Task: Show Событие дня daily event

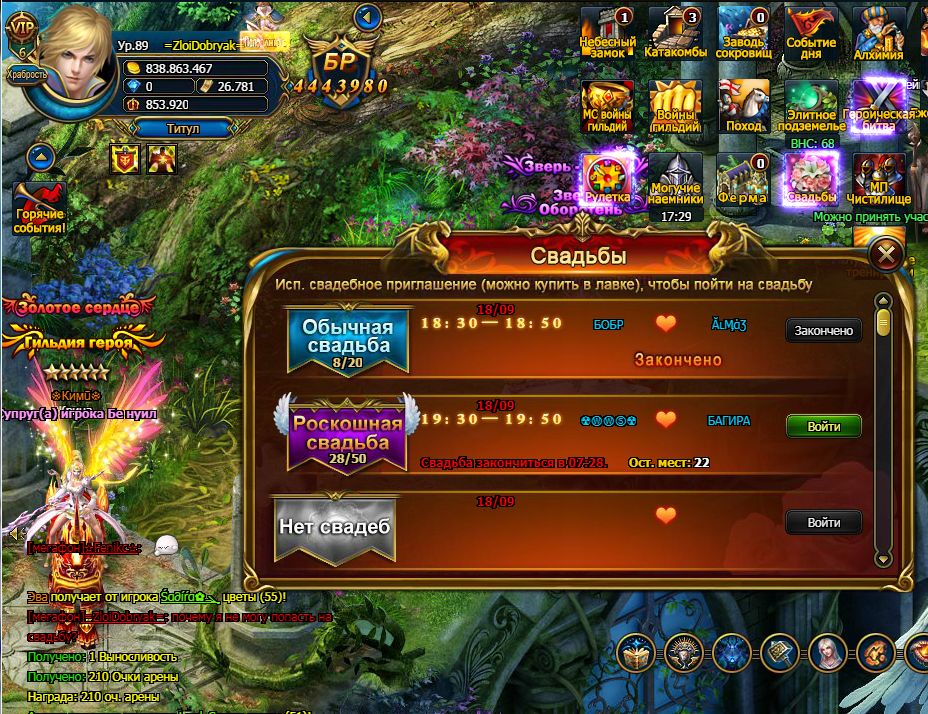Action: tap(811, 33)
